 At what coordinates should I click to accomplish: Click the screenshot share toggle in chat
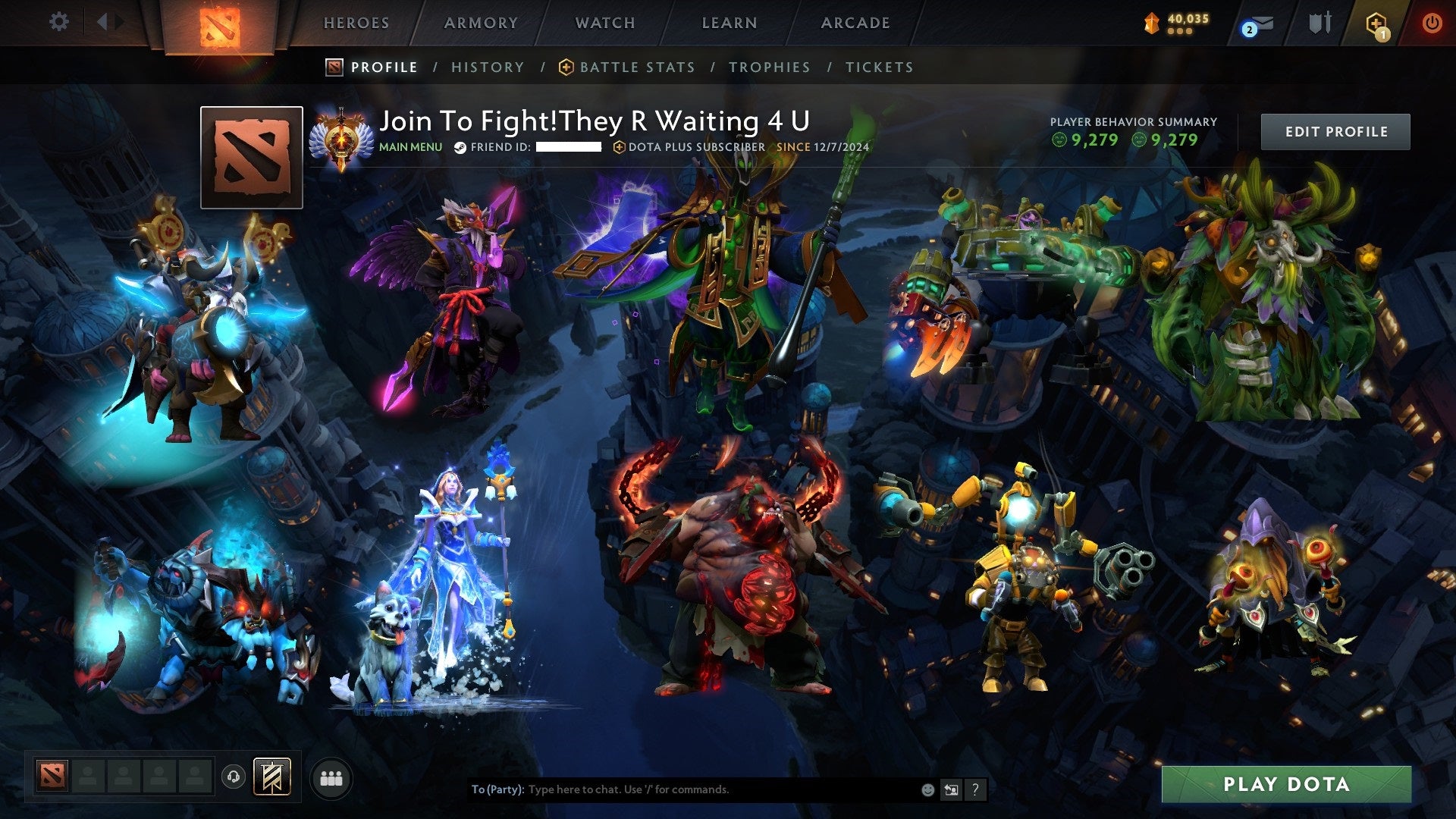pos(951,789)
